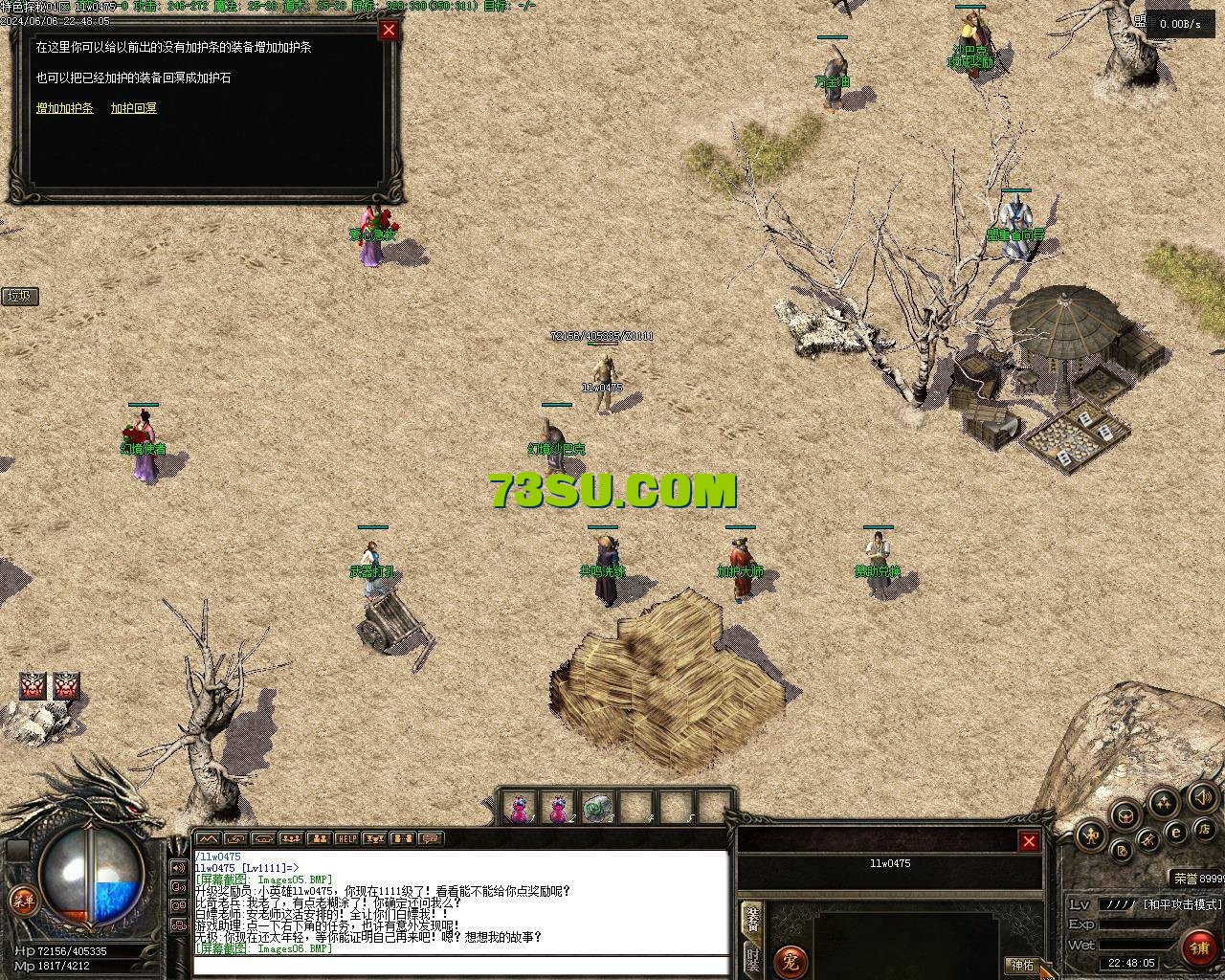Screen dimensions: 1225x980
Task: Open the 店 store round icon
Action: [x=1206, y=828]
